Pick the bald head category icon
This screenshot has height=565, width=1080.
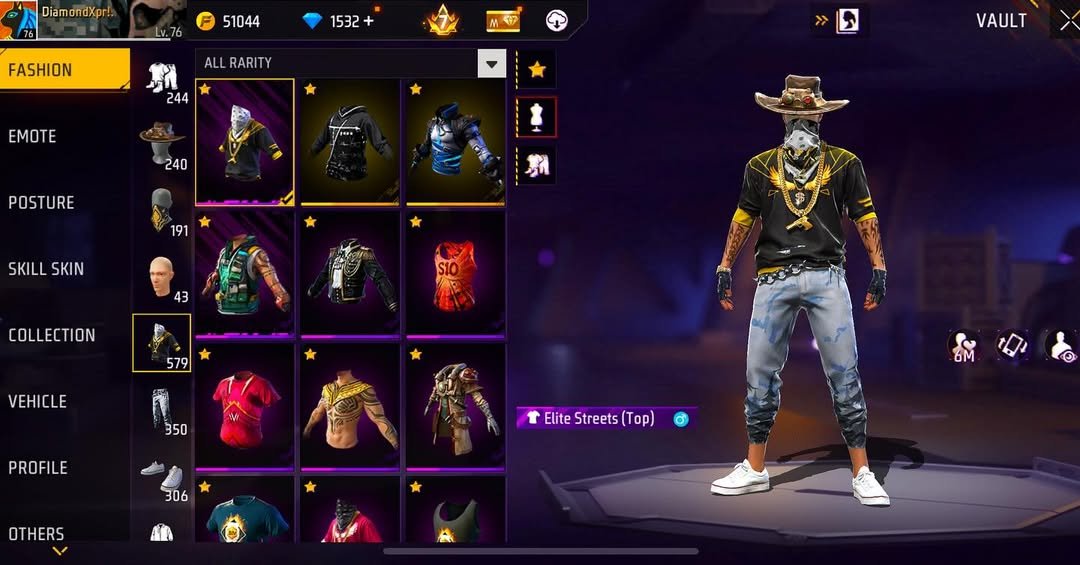(162, 277)
